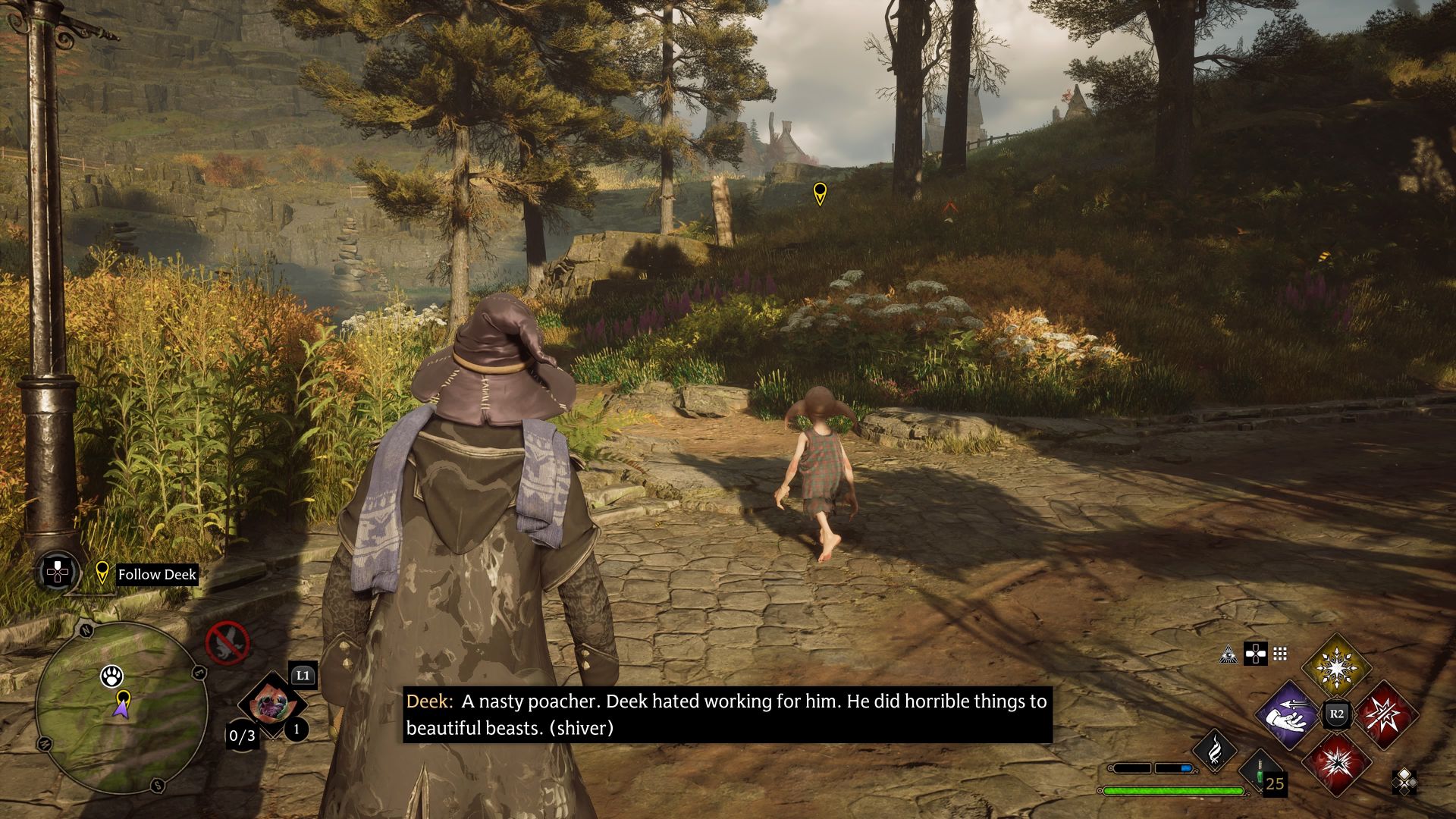Select the spell set diamond selector
Viewport: 1456px width, 819px height.
(1404, 781)
